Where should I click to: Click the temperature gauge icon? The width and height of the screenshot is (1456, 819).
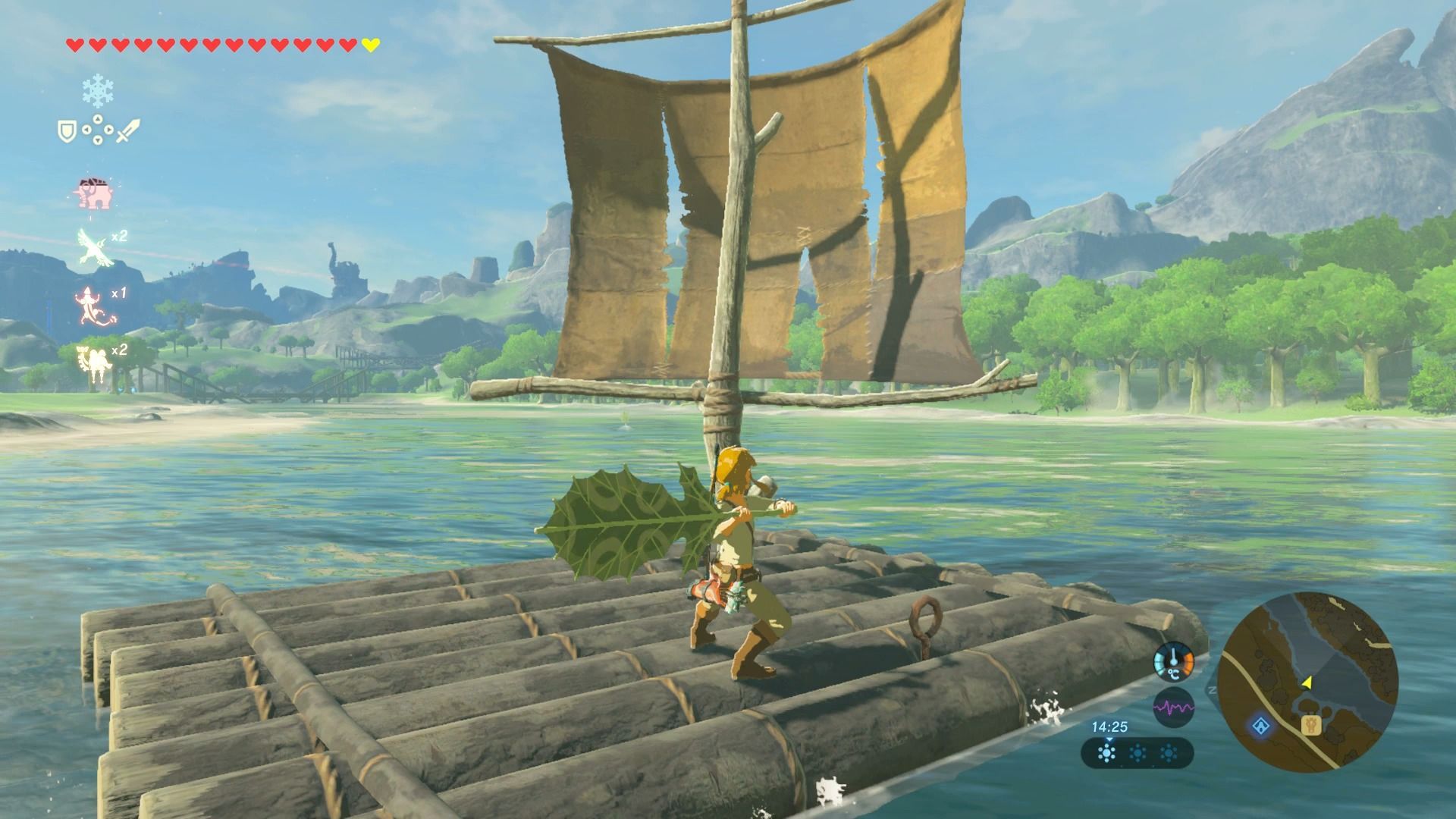(1173, 661)
